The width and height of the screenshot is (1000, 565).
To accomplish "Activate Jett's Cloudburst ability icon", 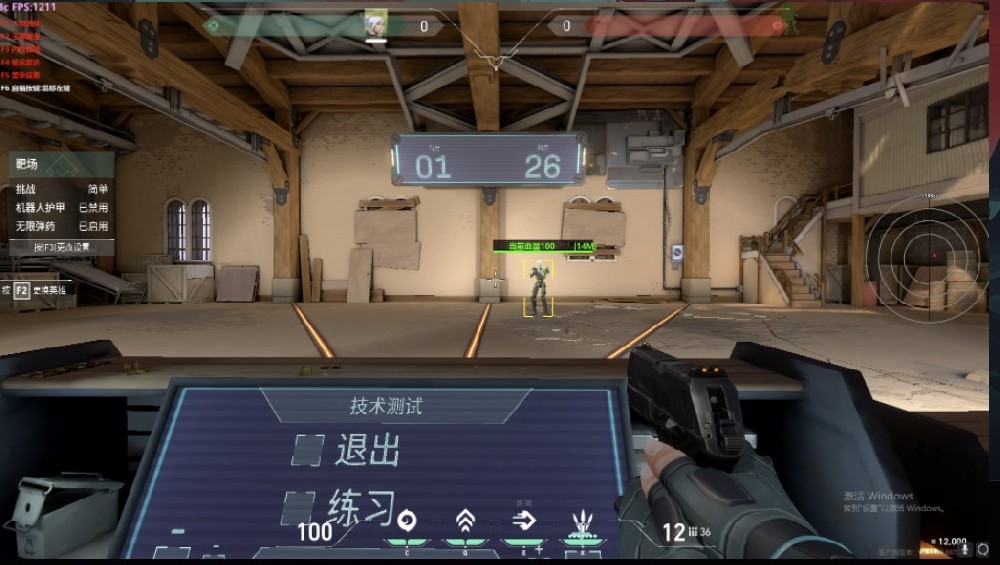I will (x=406, y=521).
